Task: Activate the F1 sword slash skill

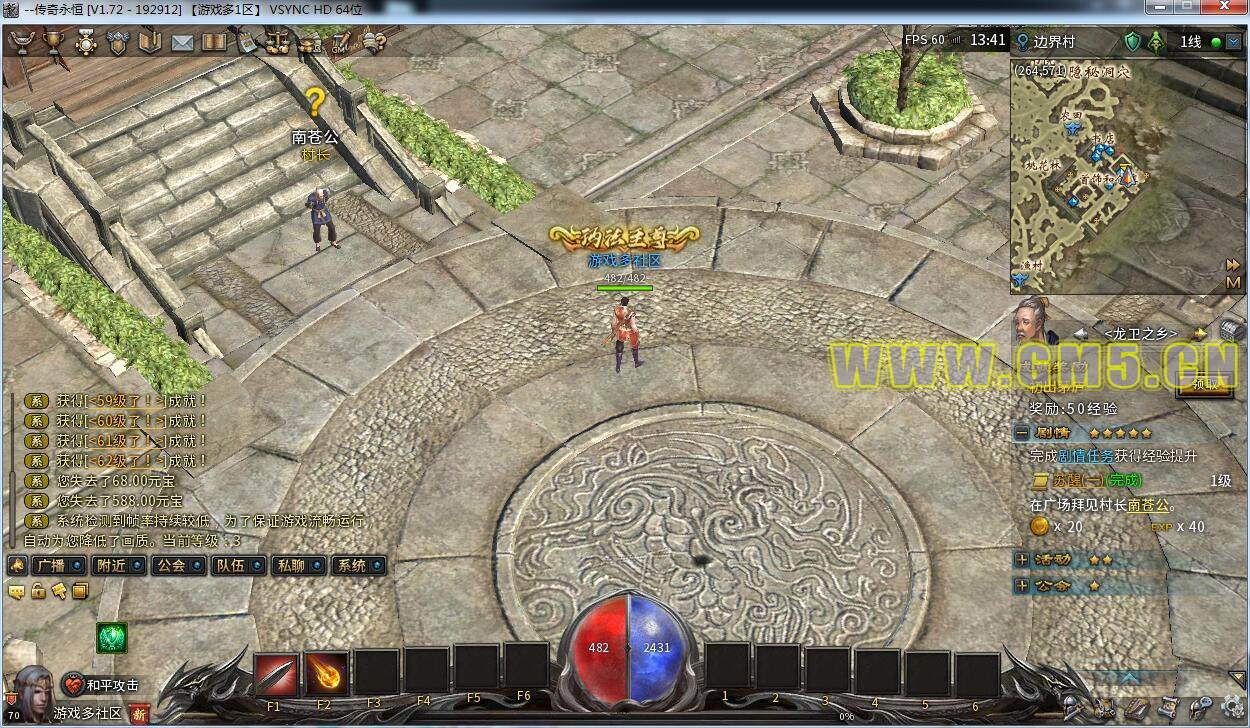Action: 275,674
